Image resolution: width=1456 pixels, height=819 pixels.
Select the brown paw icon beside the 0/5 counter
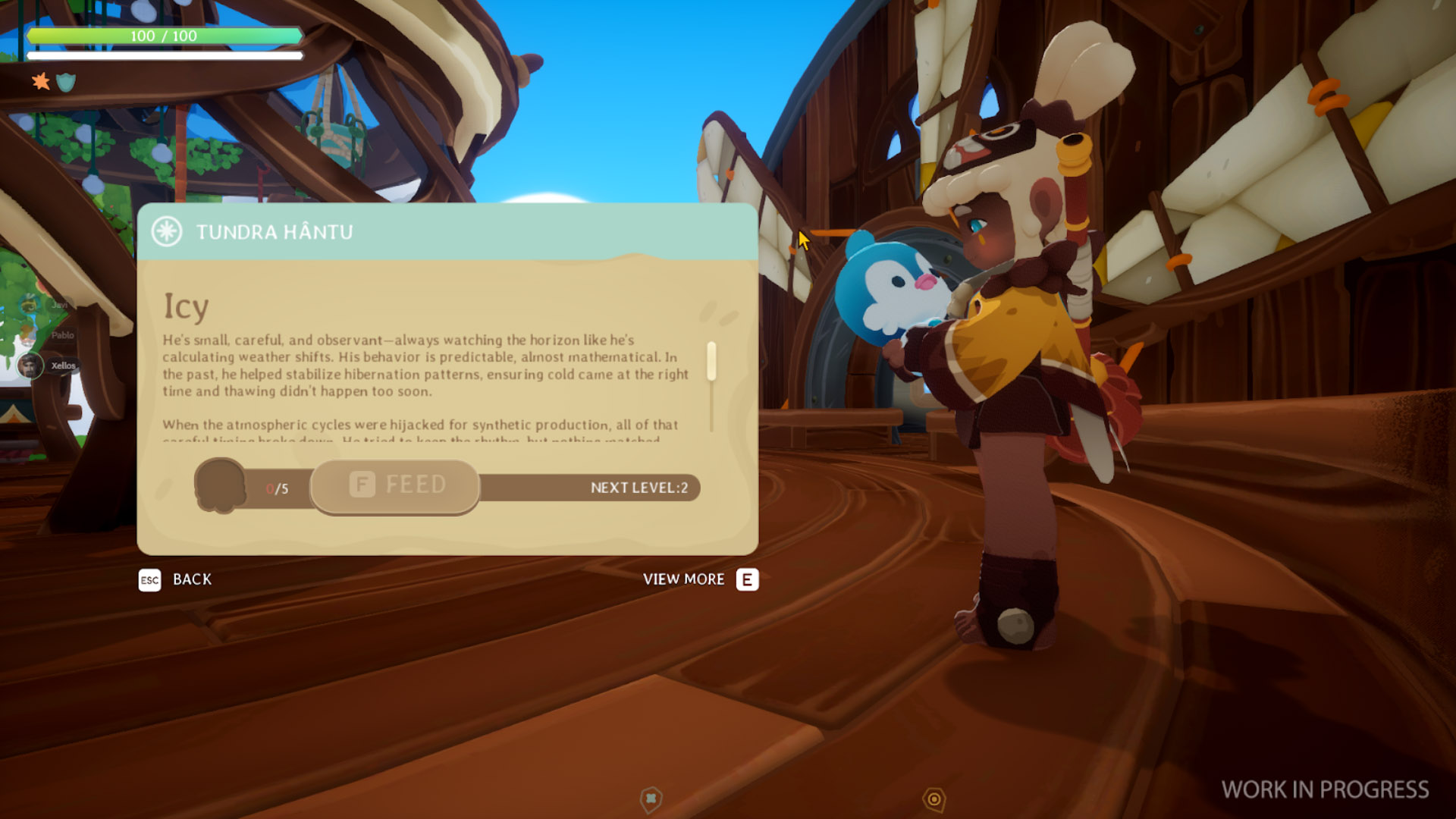pyautogui.click(x=221, y=485)
